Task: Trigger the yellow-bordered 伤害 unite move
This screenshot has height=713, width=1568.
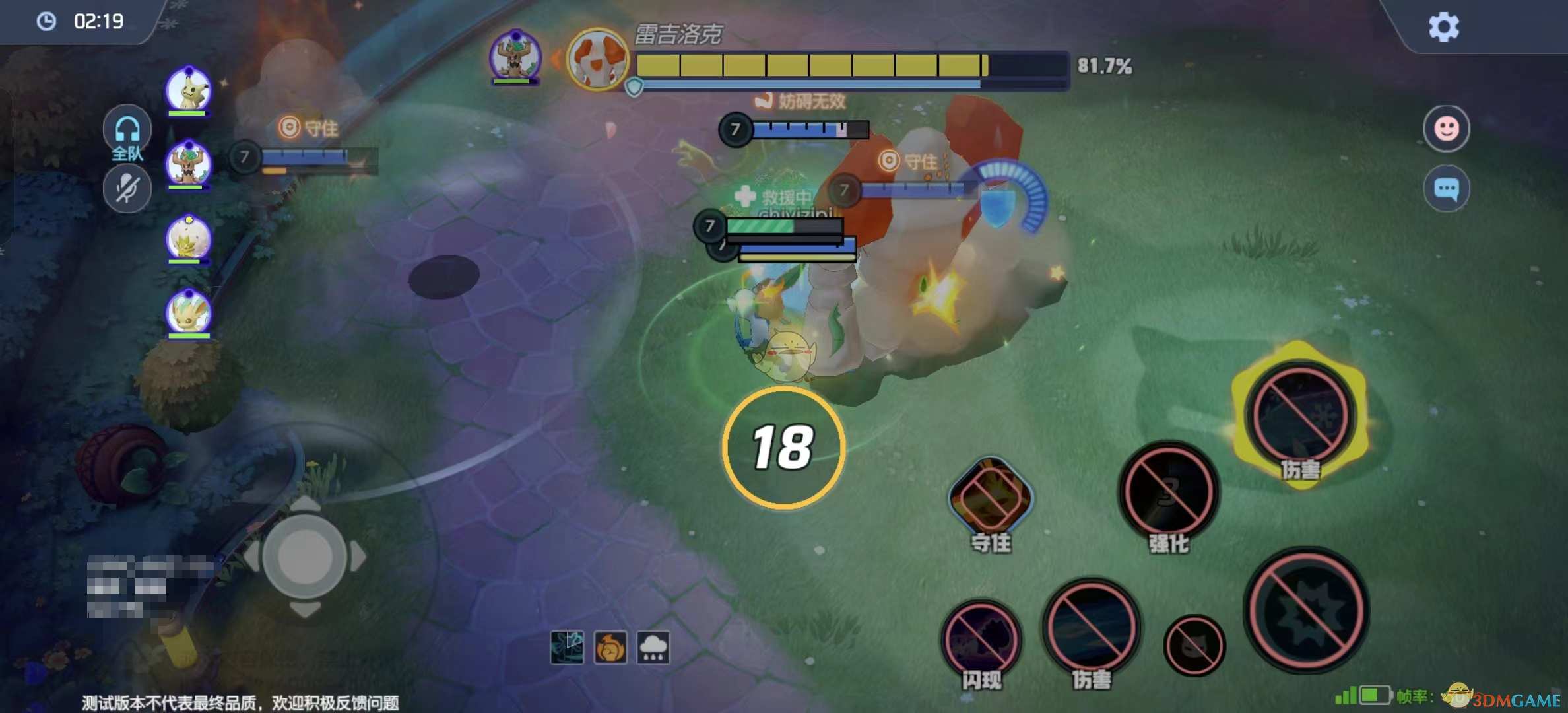Action: 1299,415
